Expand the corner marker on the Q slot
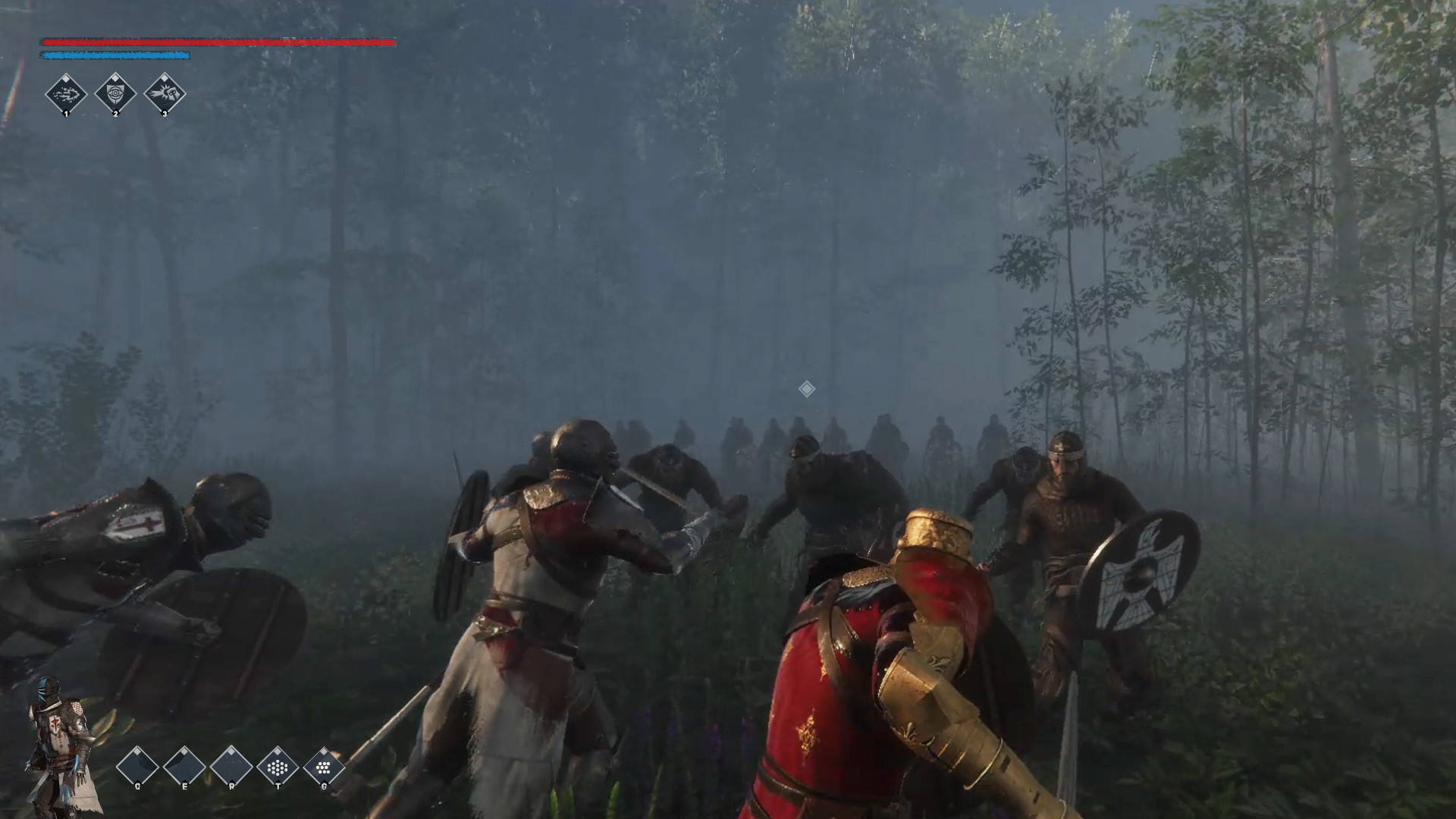The image size is (1456, 819). click(x=137, y=751)
